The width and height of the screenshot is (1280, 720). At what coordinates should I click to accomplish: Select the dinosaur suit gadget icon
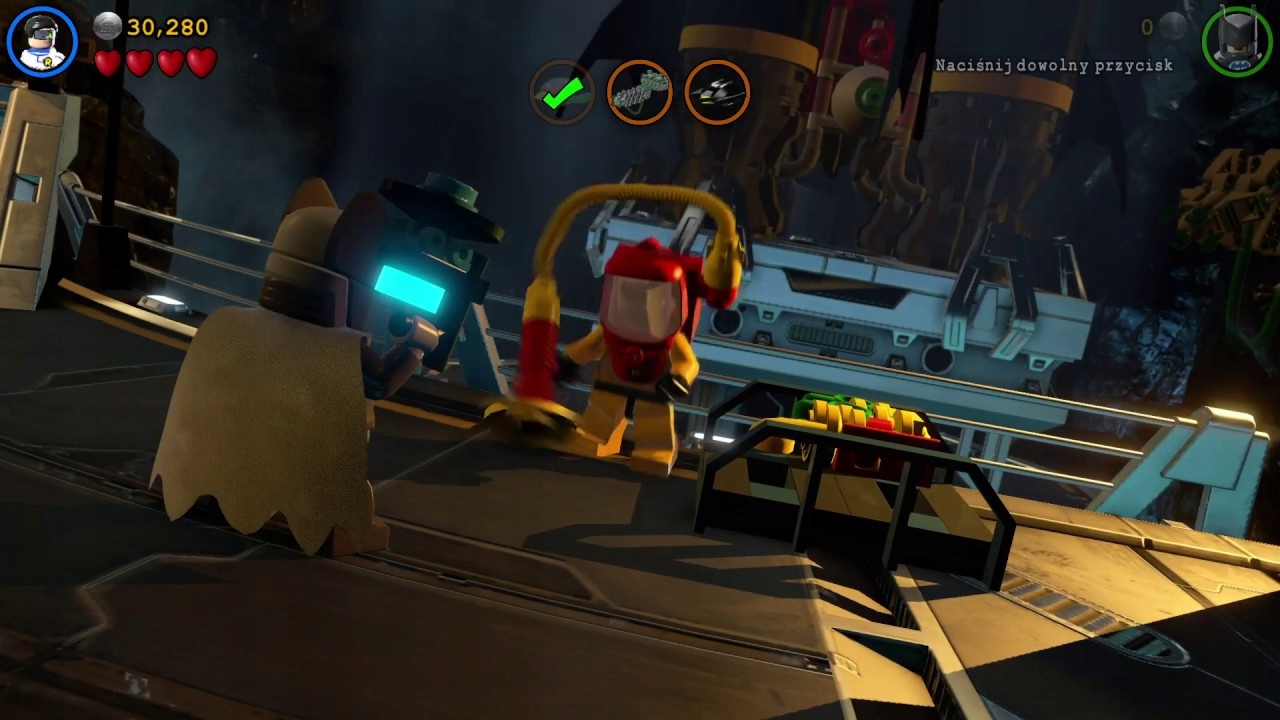639,92
